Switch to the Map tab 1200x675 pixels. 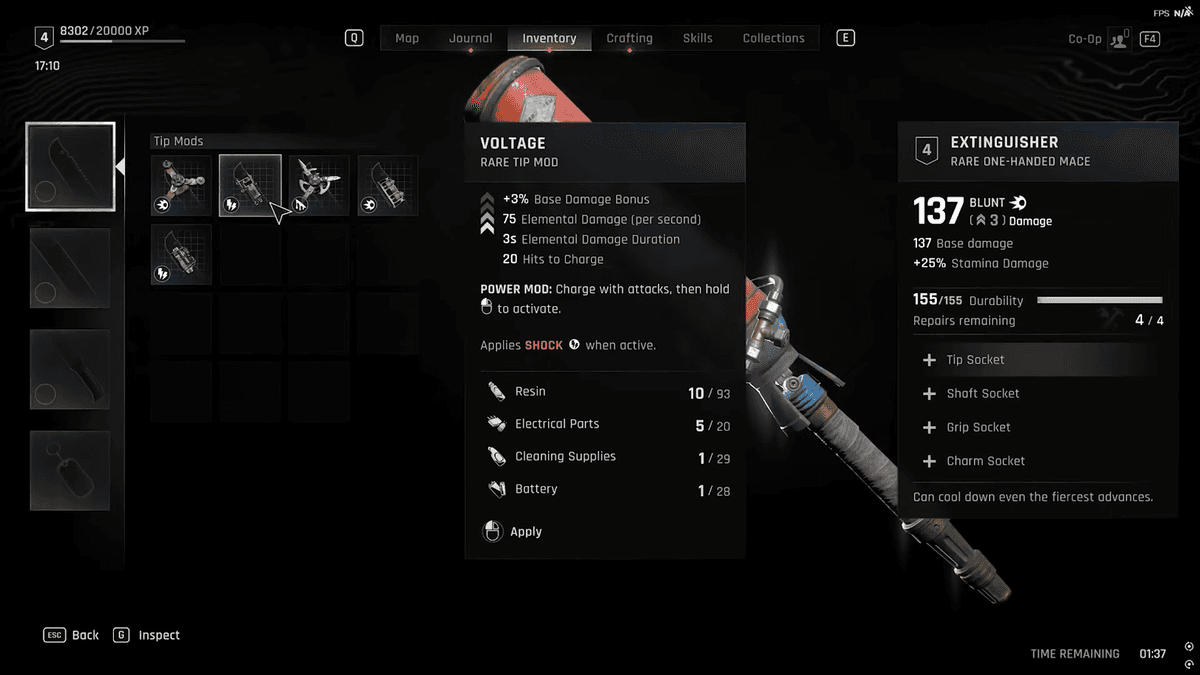coord(407,38)
